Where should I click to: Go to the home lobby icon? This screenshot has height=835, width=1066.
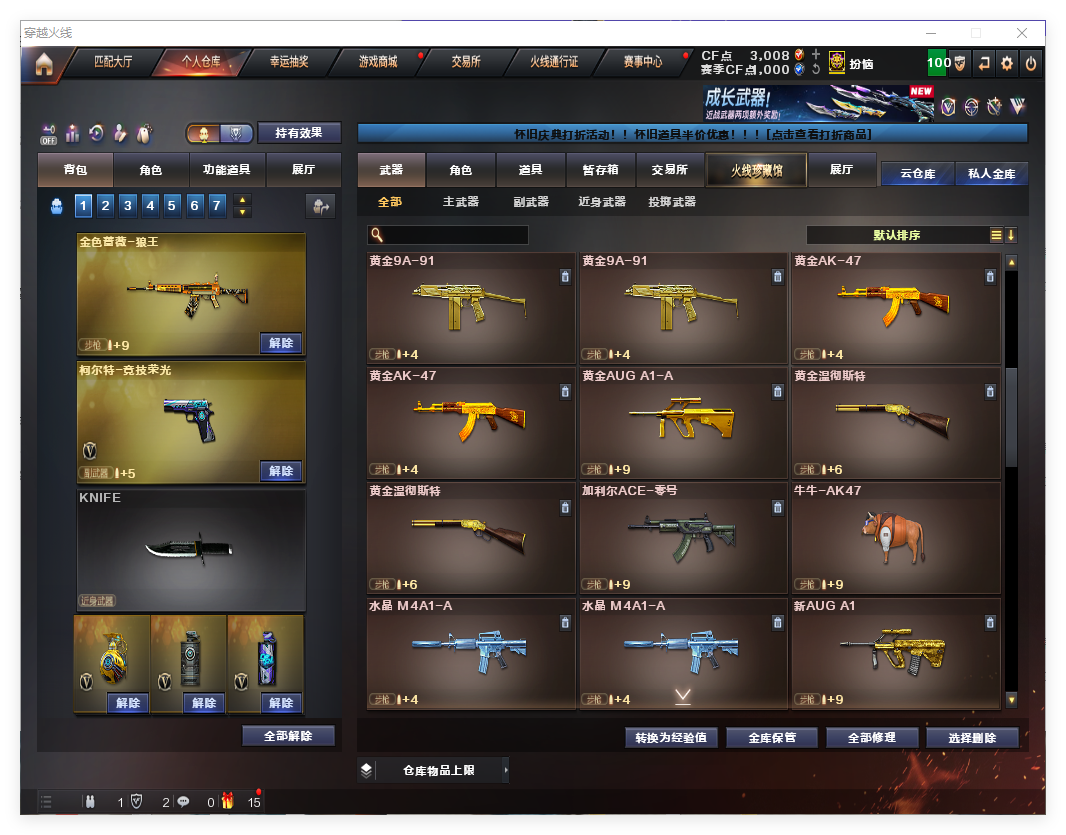43,64
